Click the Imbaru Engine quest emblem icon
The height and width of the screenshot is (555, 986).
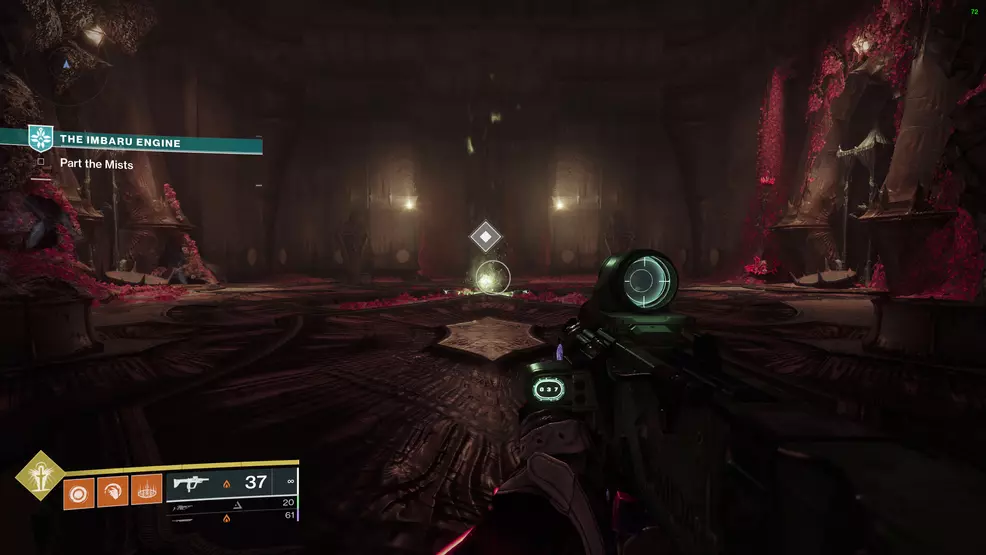(x=40, y=139)
